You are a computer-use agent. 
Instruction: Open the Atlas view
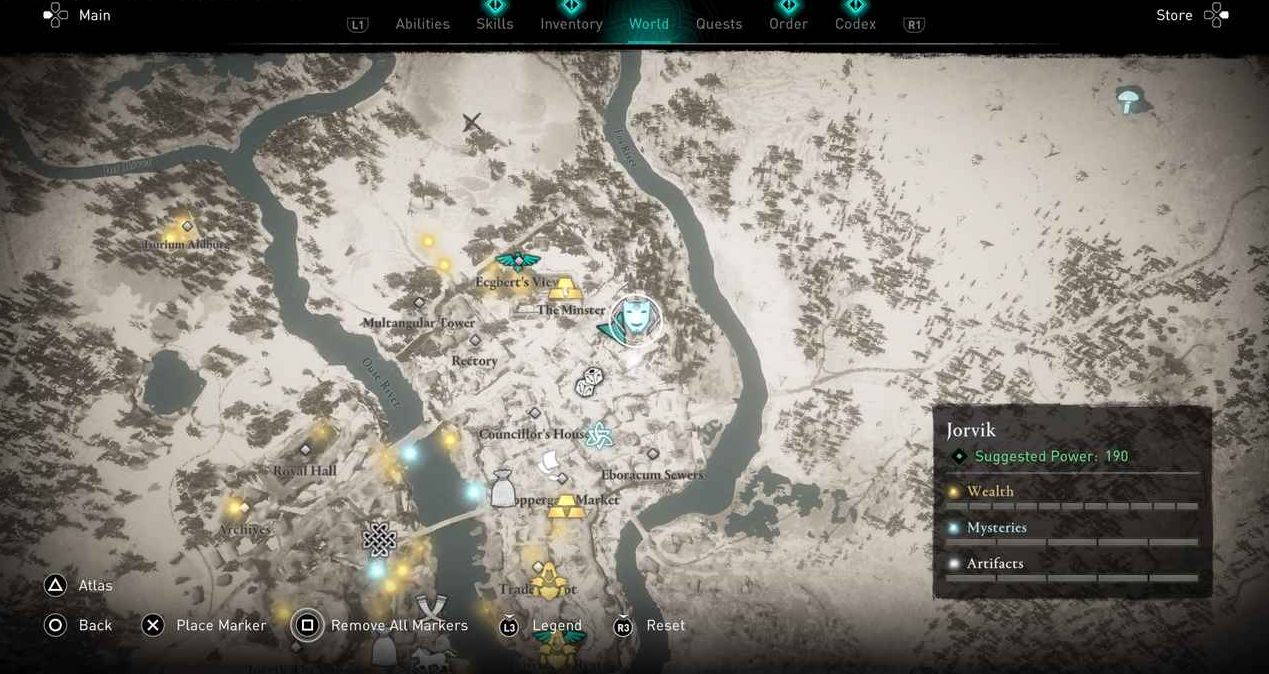95,586
